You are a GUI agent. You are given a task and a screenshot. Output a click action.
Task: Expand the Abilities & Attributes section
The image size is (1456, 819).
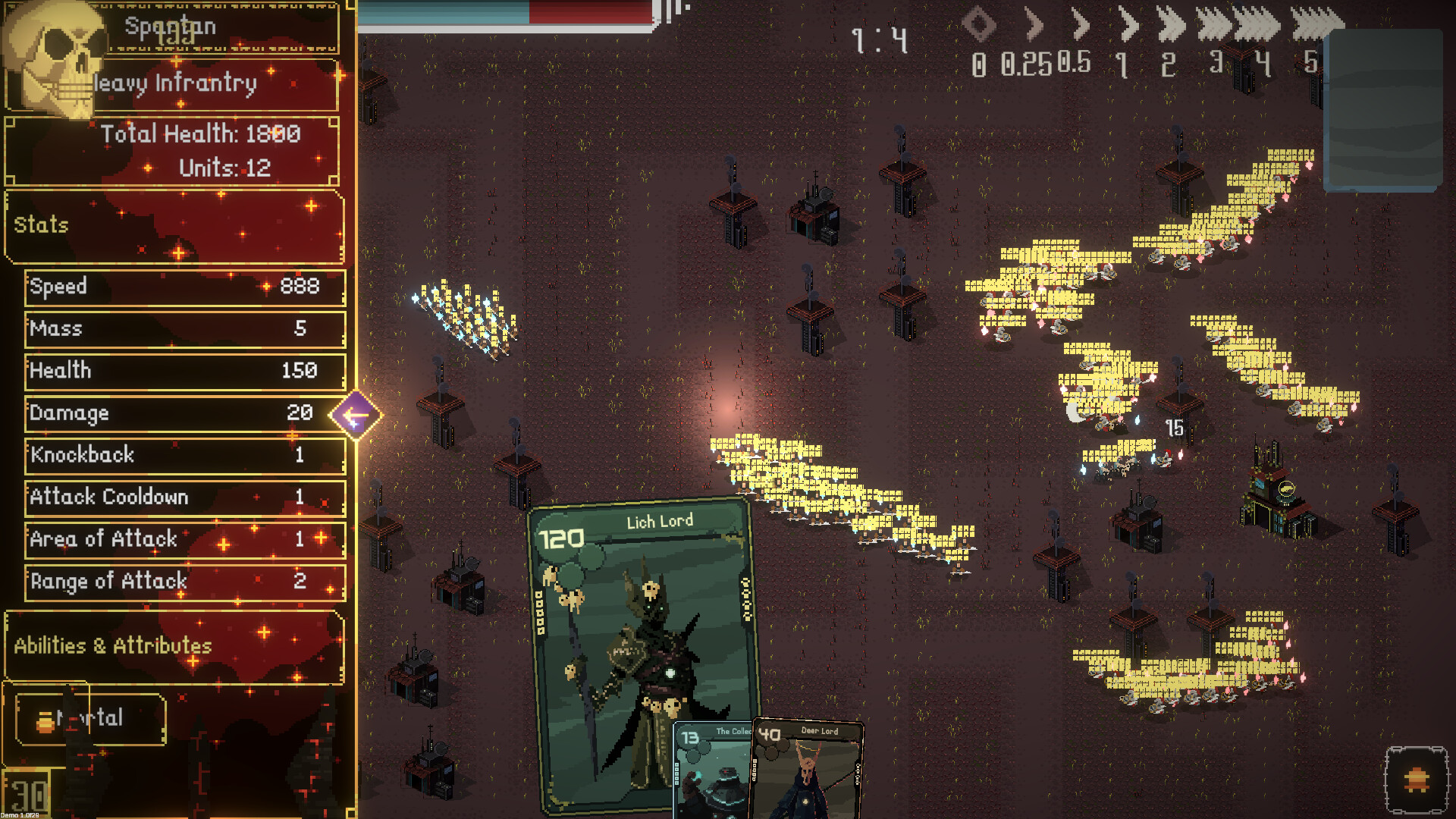pyautogui.click(x=174, y=646)
